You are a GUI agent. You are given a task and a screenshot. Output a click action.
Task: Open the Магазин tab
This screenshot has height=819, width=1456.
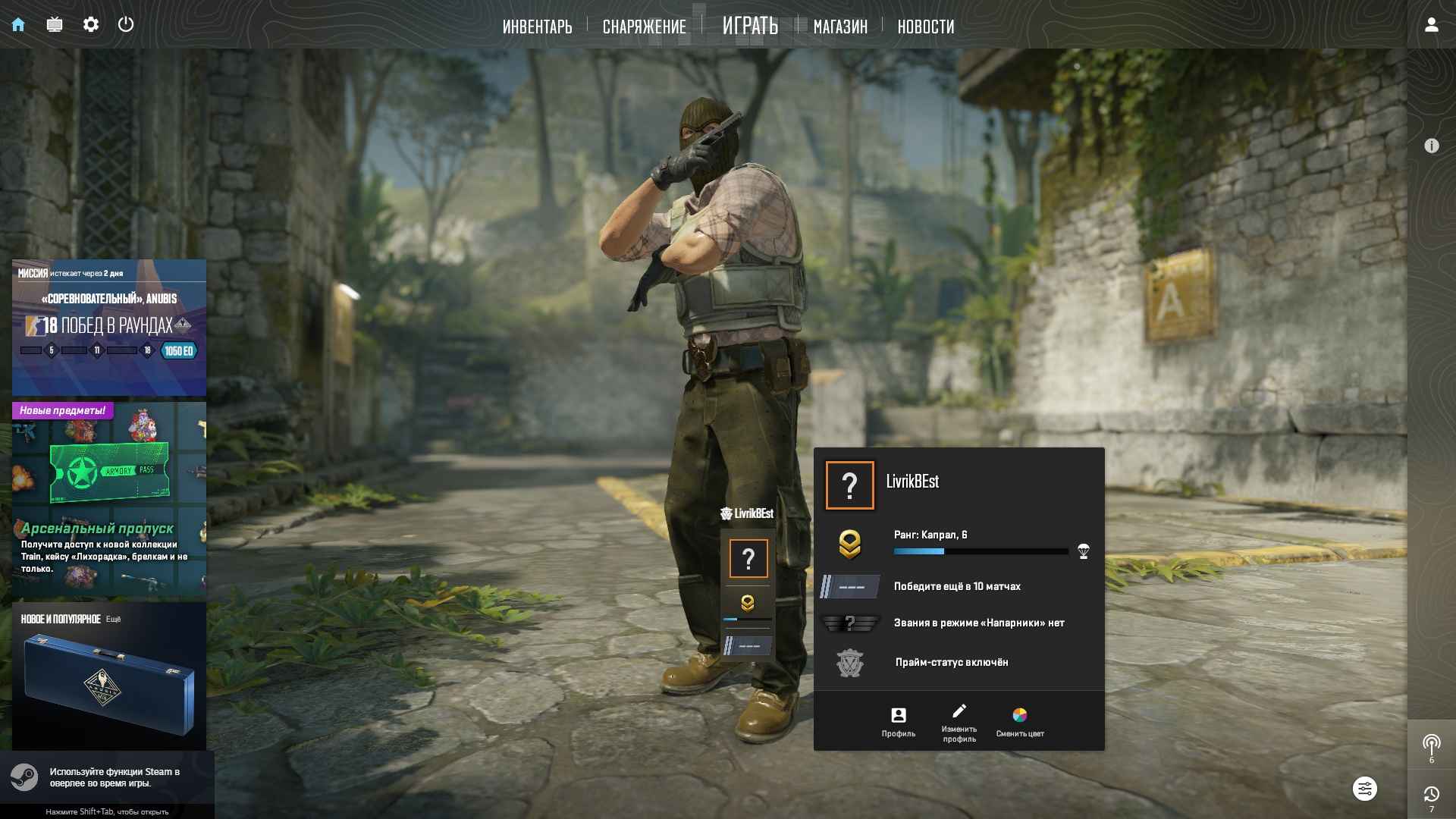(x=840, y=27)
